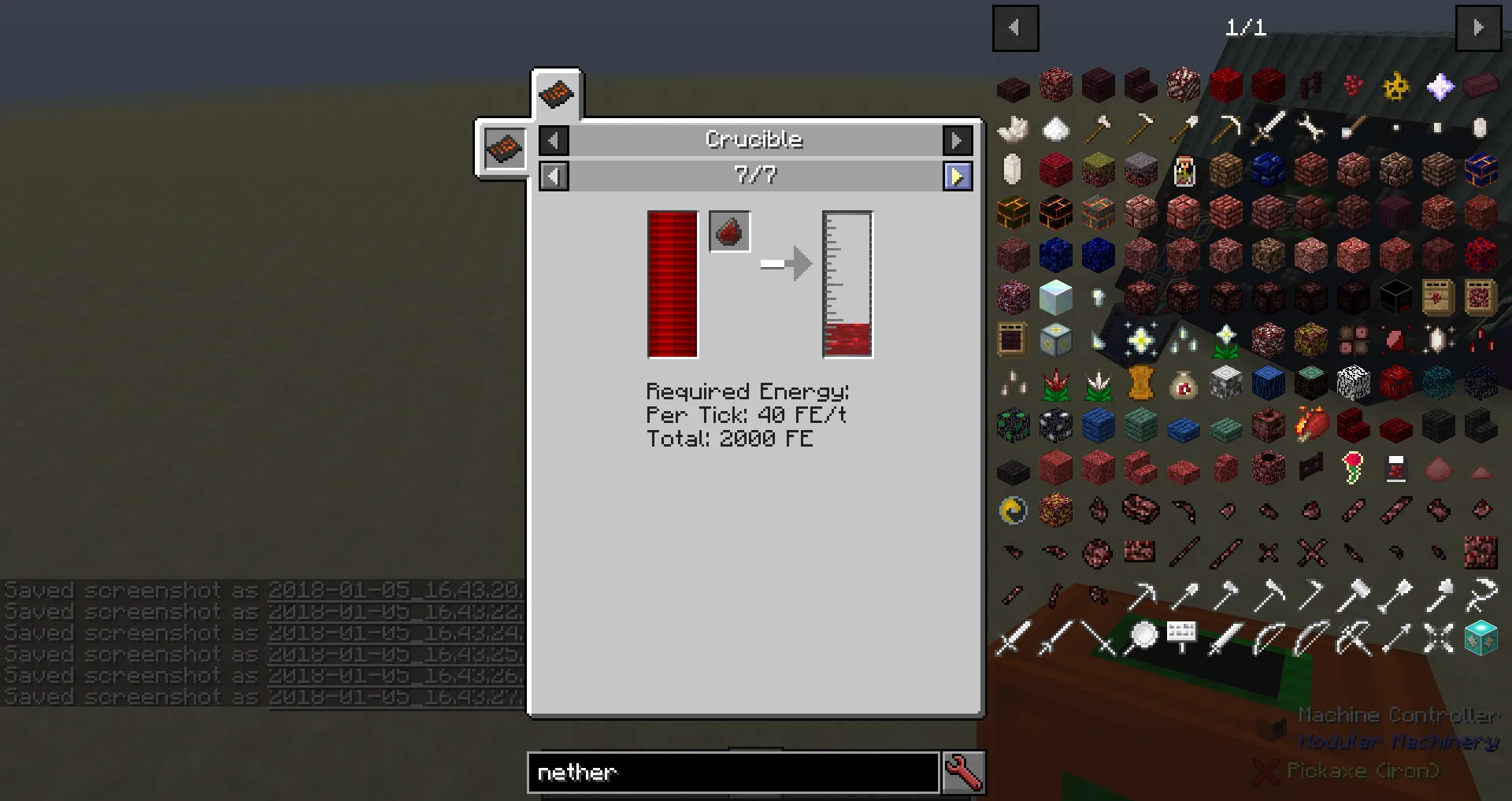Click the previous item list page arrow
This screenshot has height=801, width=1512.
point(1015,28)
